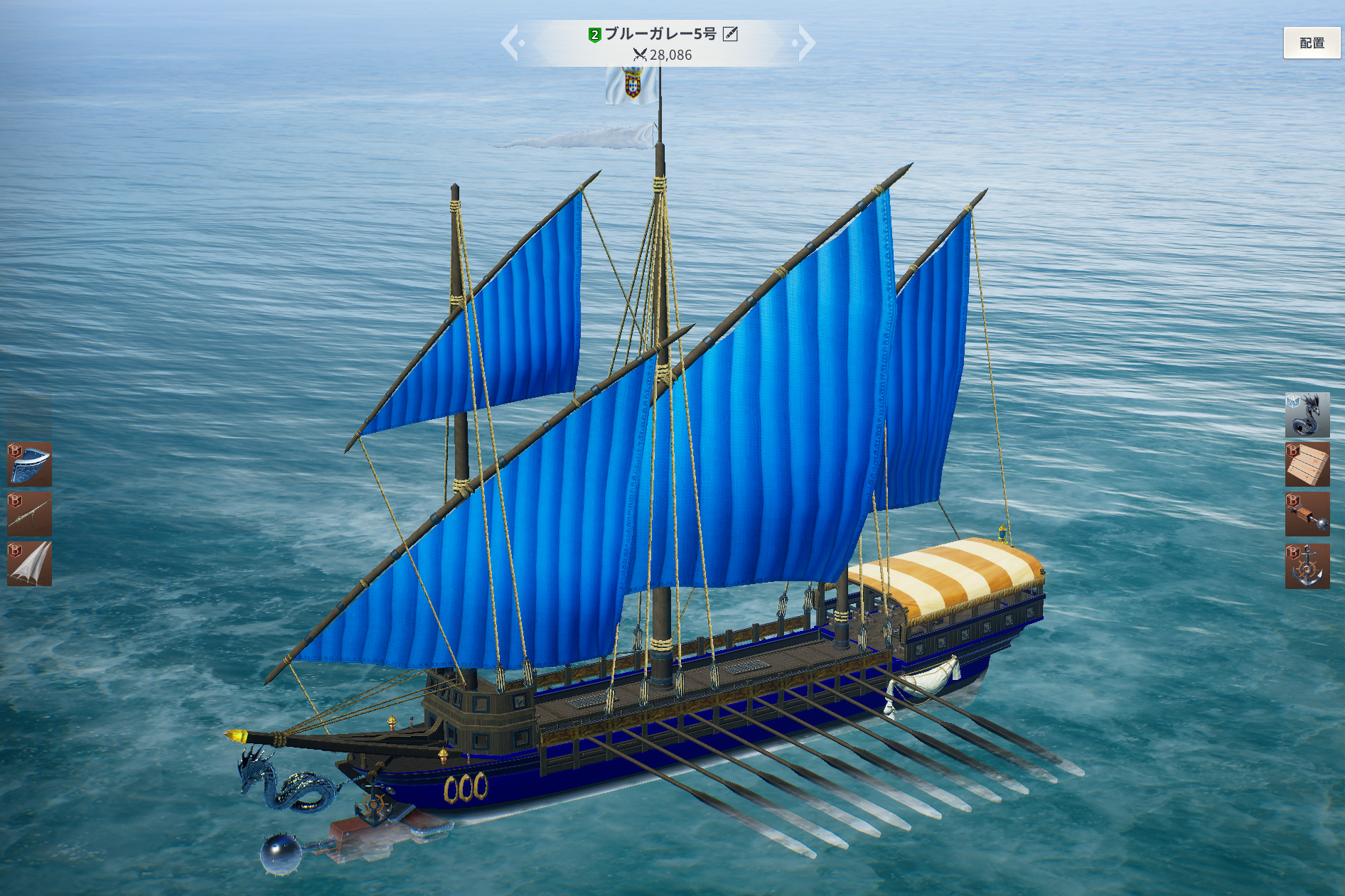Image resolution: width=1345 pixels, height=896 pixels.
Task: Select the sea dragon figurehead slot
Action: click(1307, 415)
